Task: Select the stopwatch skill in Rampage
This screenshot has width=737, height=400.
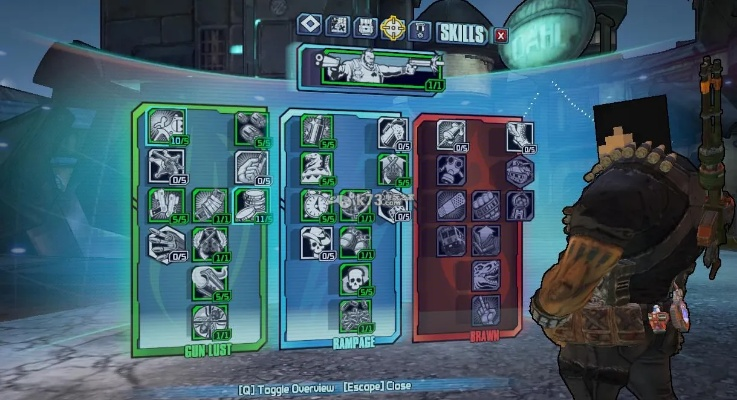Action: 316,205
